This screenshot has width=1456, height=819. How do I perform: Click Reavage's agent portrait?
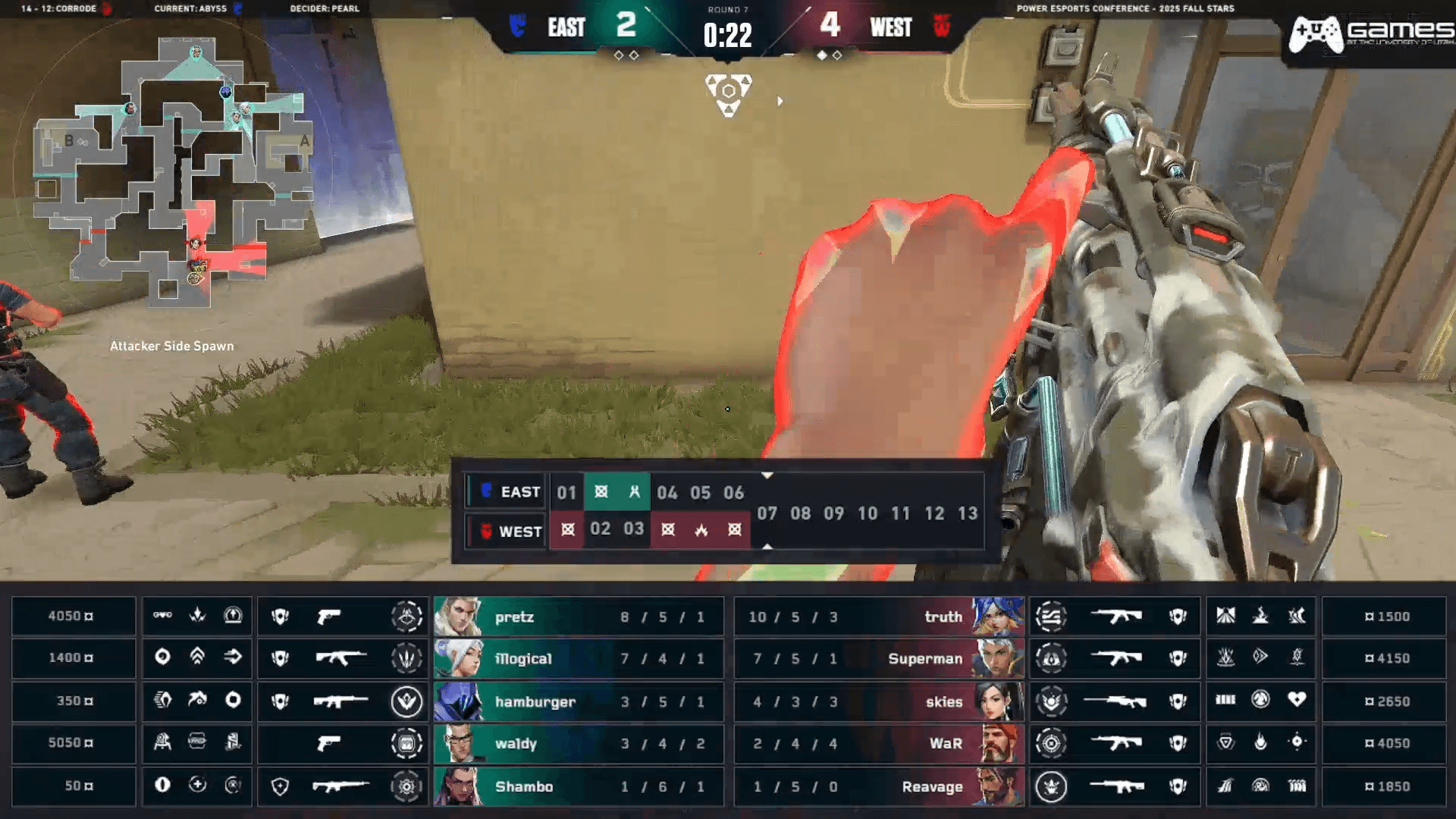coord(996,786)
